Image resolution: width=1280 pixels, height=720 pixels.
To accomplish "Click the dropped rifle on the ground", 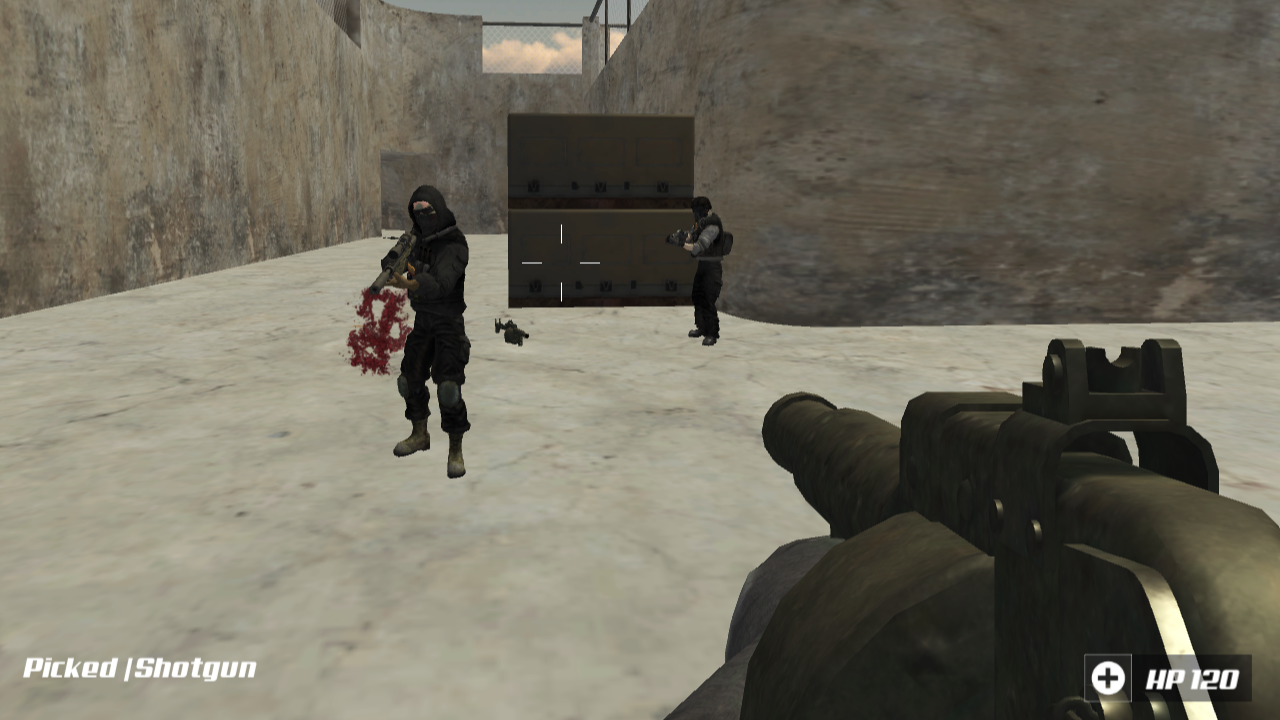I will coord(510,330).
